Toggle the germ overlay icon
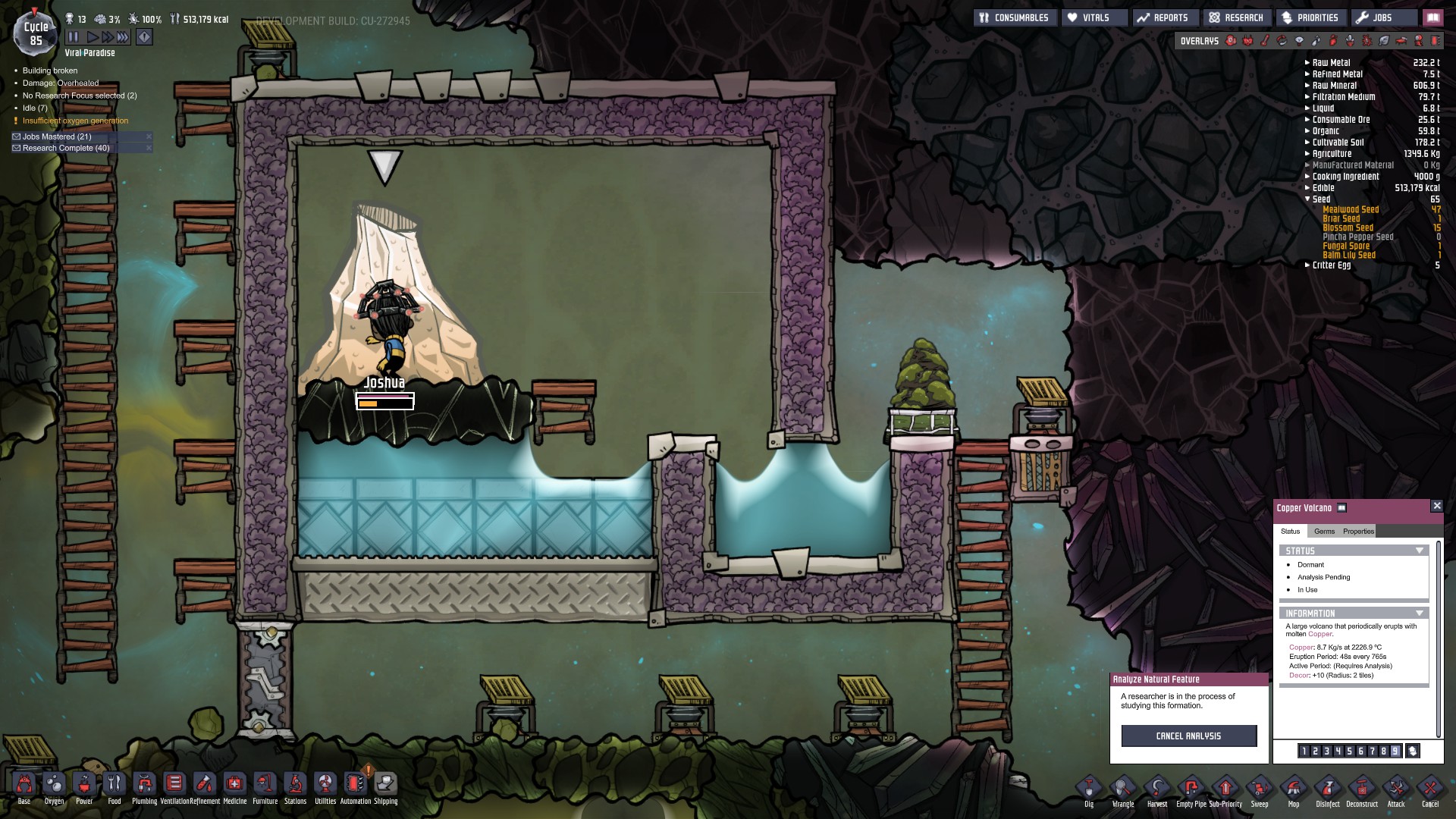 1365,41
